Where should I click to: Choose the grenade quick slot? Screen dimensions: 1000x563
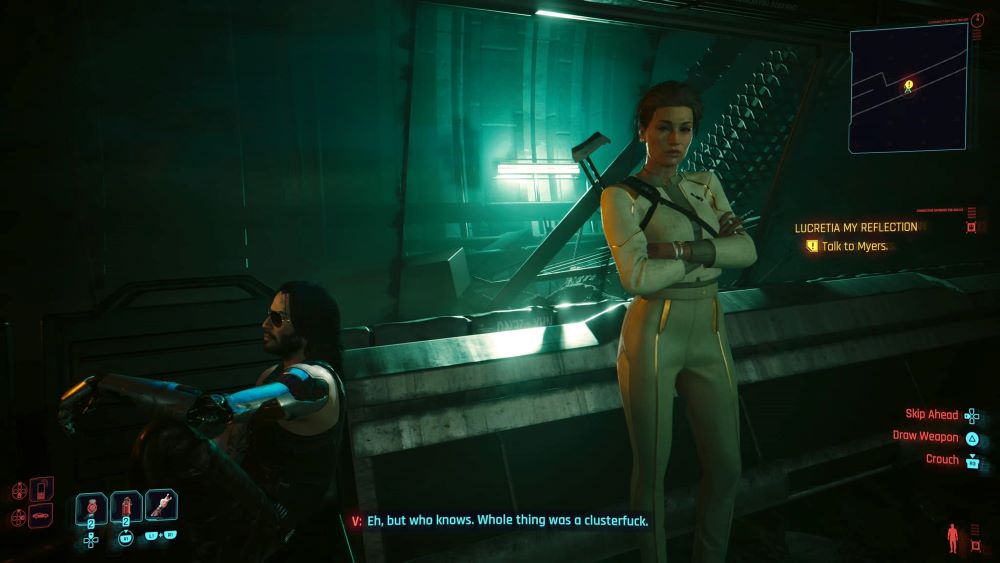click(91, 507)
